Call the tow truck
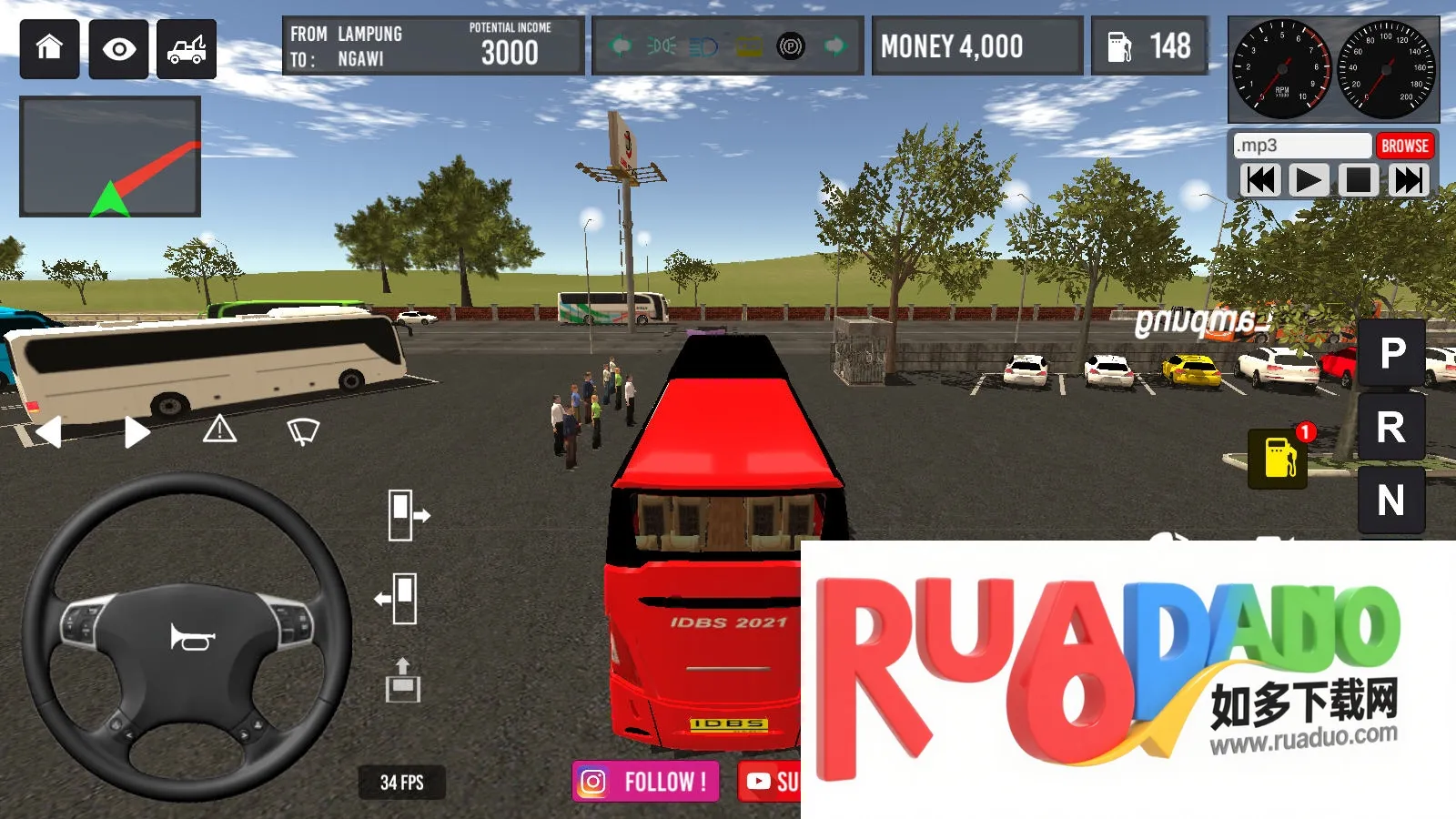 click(187, 48)
